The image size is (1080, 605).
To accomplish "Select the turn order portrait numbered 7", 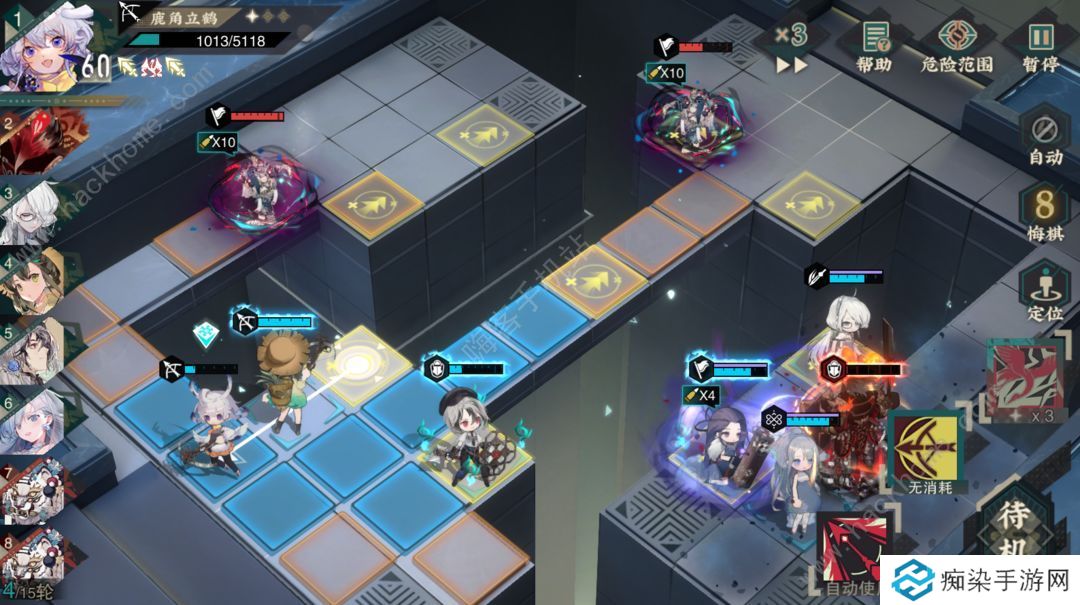I will [35, 490].
